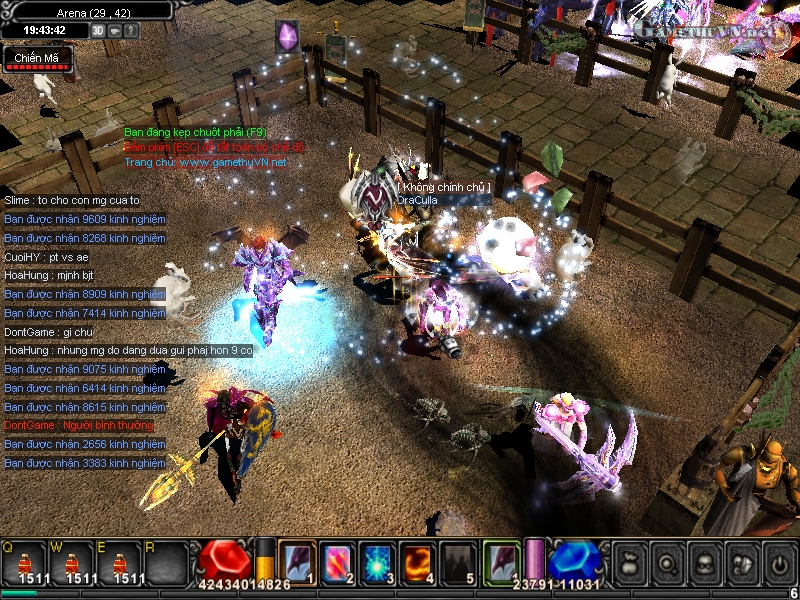
Task: Open the magnifying glass search button
Action: click(x=667, y=564)
